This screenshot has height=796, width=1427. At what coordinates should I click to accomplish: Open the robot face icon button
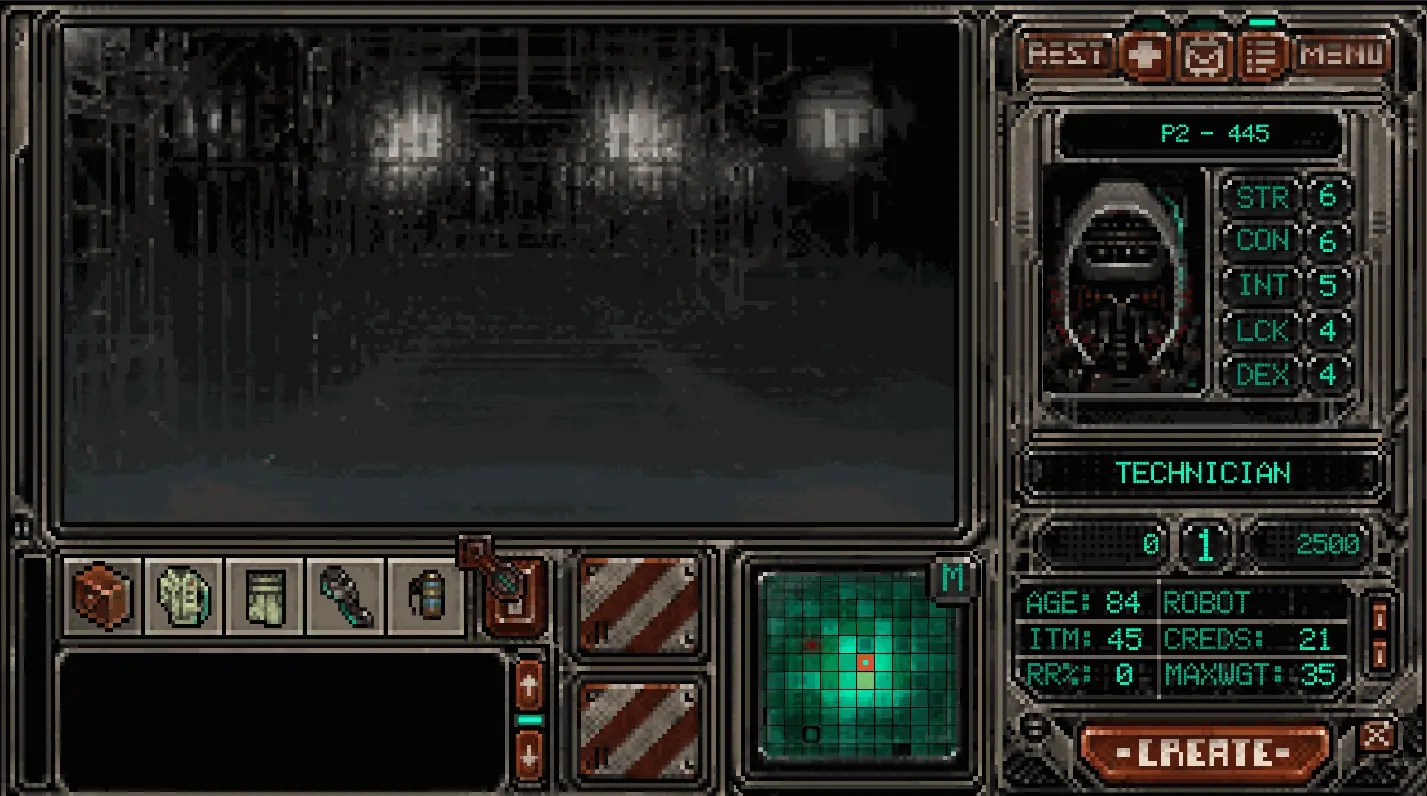tap(1205, 56)
